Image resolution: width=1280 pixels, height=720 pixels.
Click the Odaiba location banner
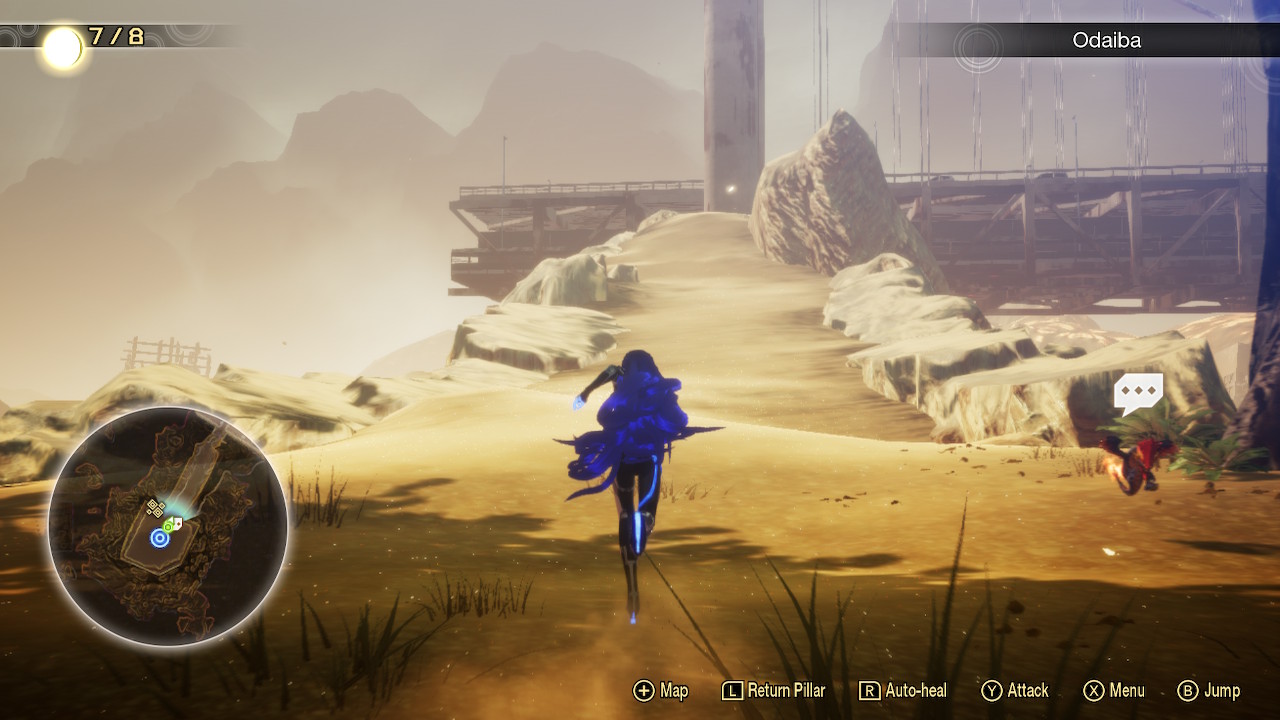pos(1106,41)
